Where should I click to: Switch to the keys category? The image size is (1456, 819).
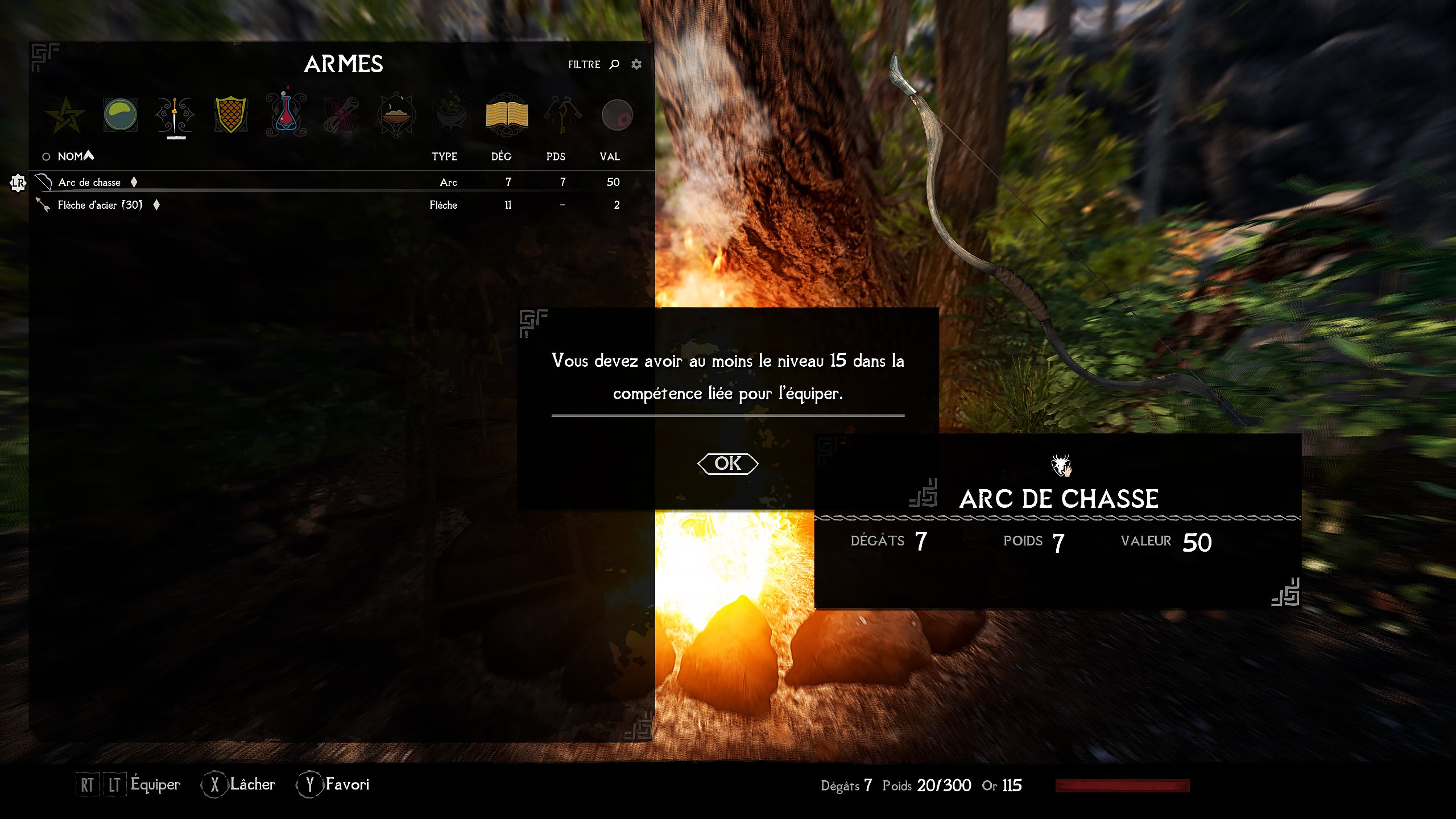click(x=562, y=115)
